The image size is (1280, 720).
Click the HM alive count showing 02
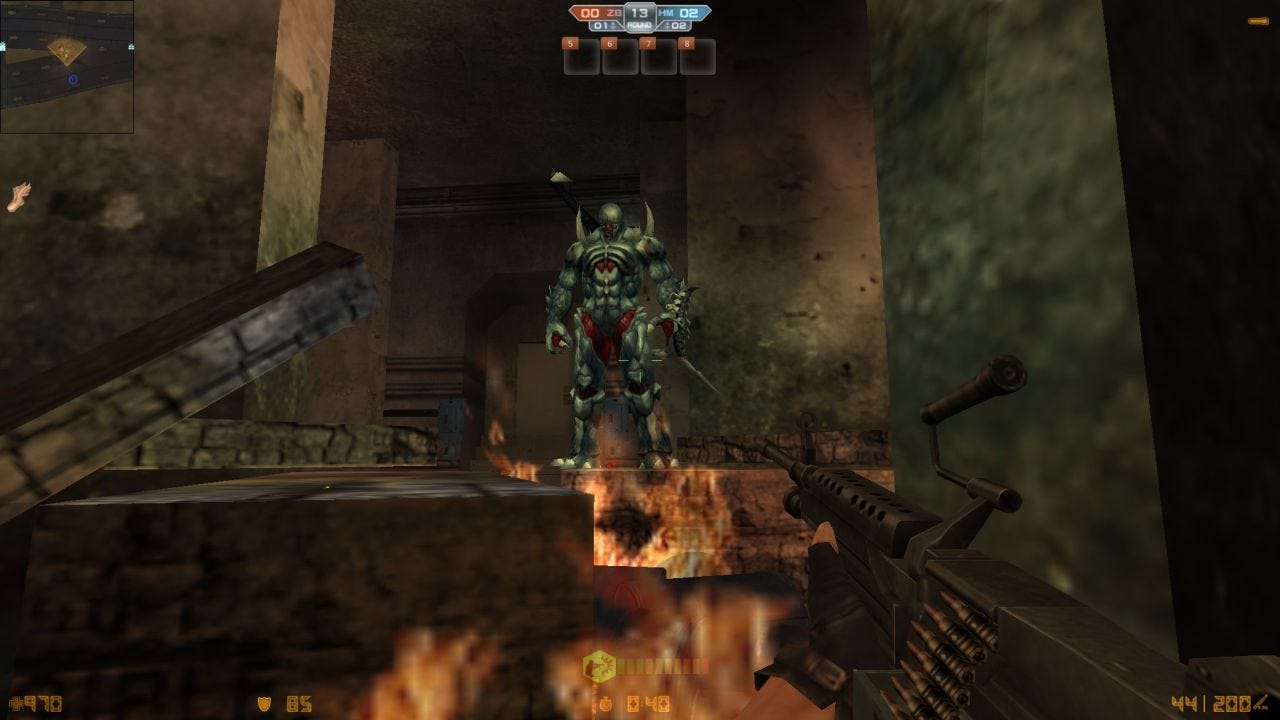(x=677, y=25)
